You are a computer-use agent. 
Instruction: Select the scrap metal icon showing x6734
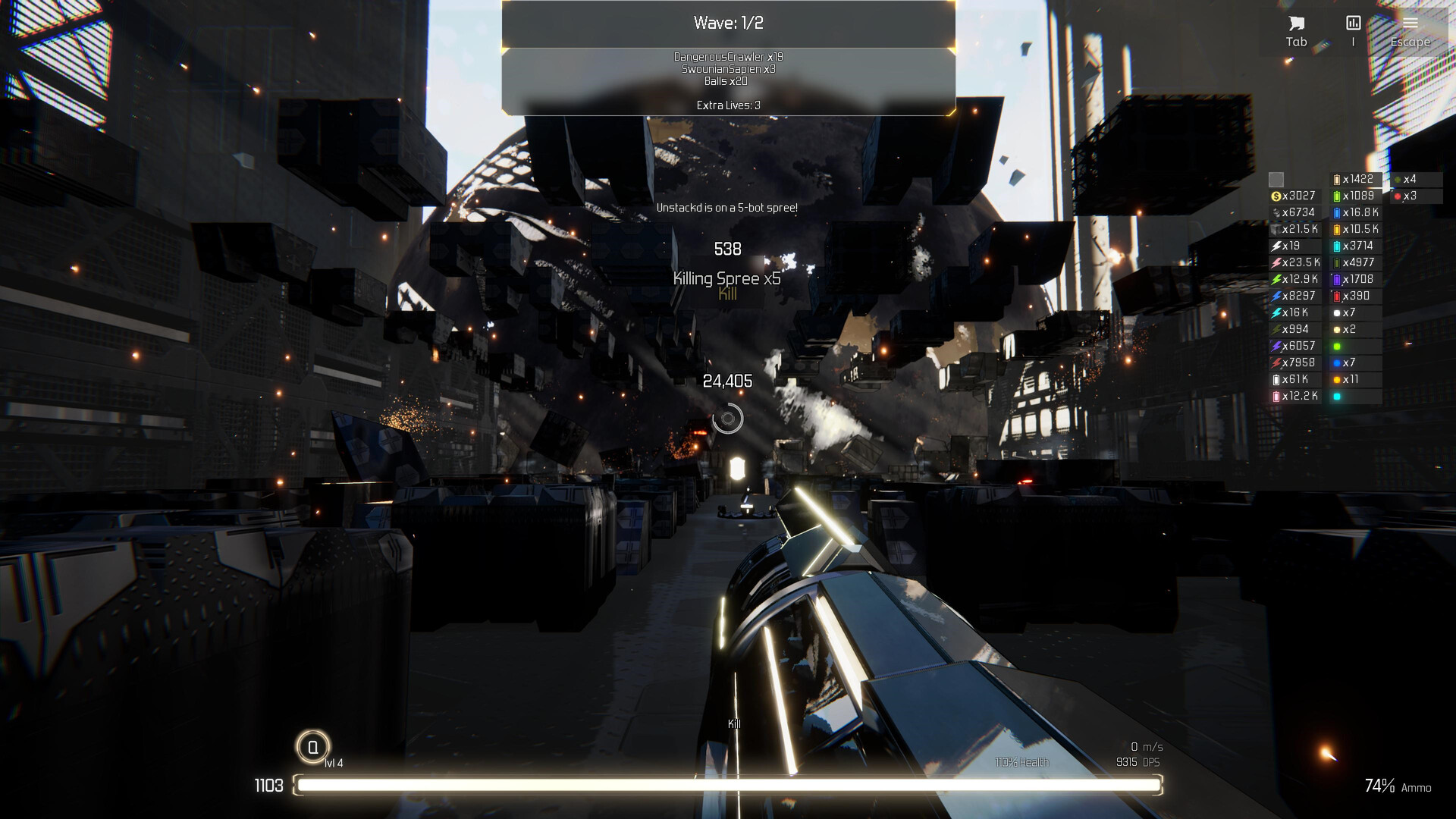[1276, 212]
